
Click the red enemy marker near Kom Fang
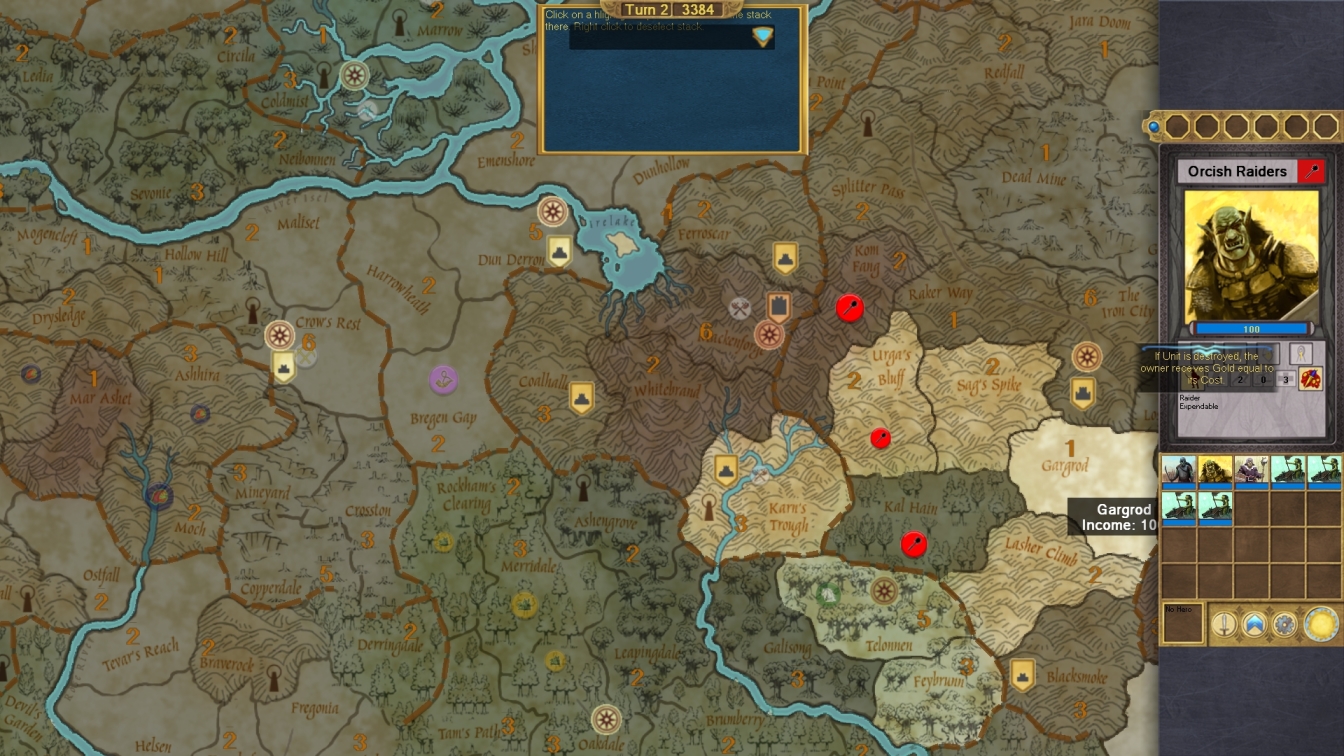click(x=849, y=309)
